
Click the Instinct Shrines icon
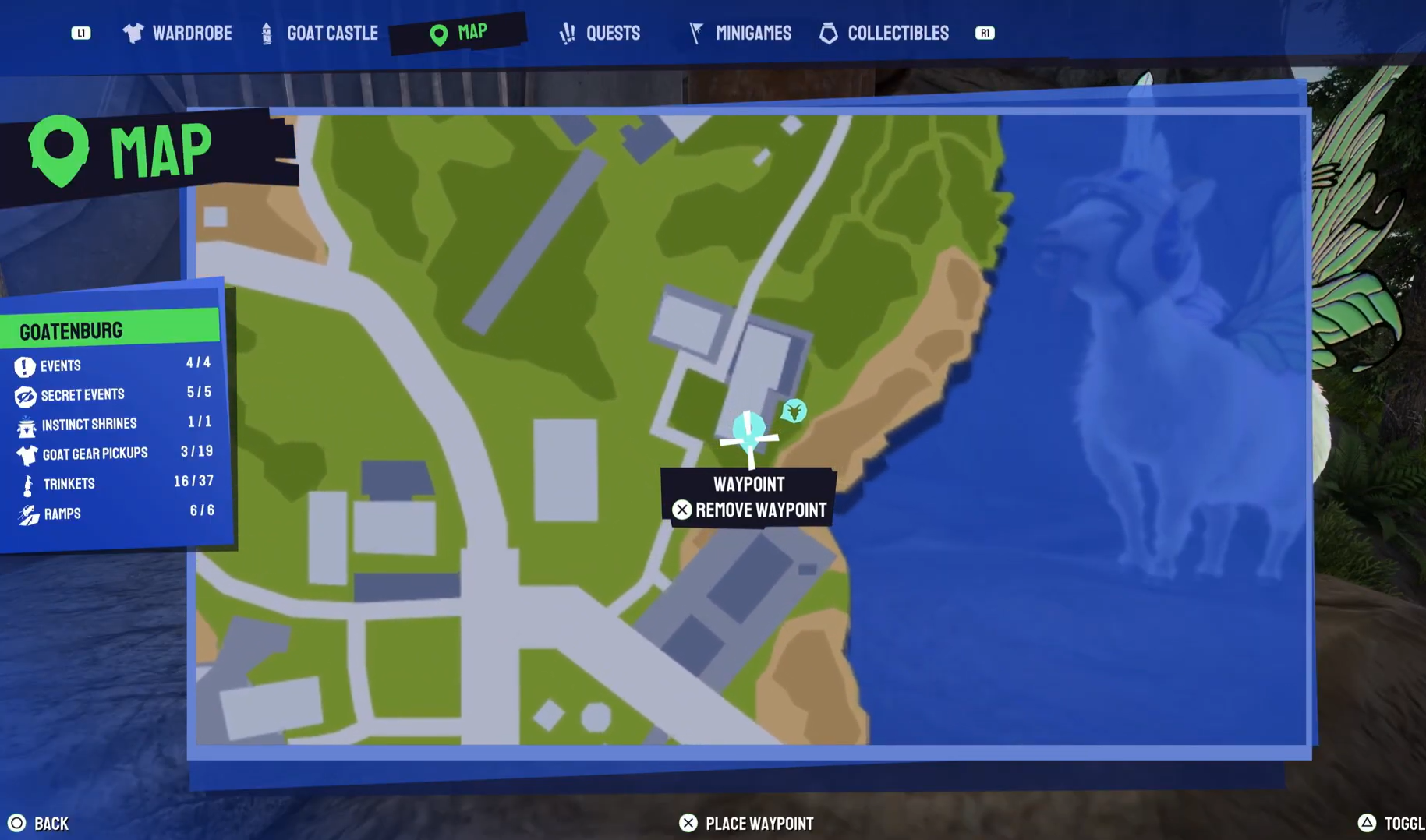click(x=26, y=425)
